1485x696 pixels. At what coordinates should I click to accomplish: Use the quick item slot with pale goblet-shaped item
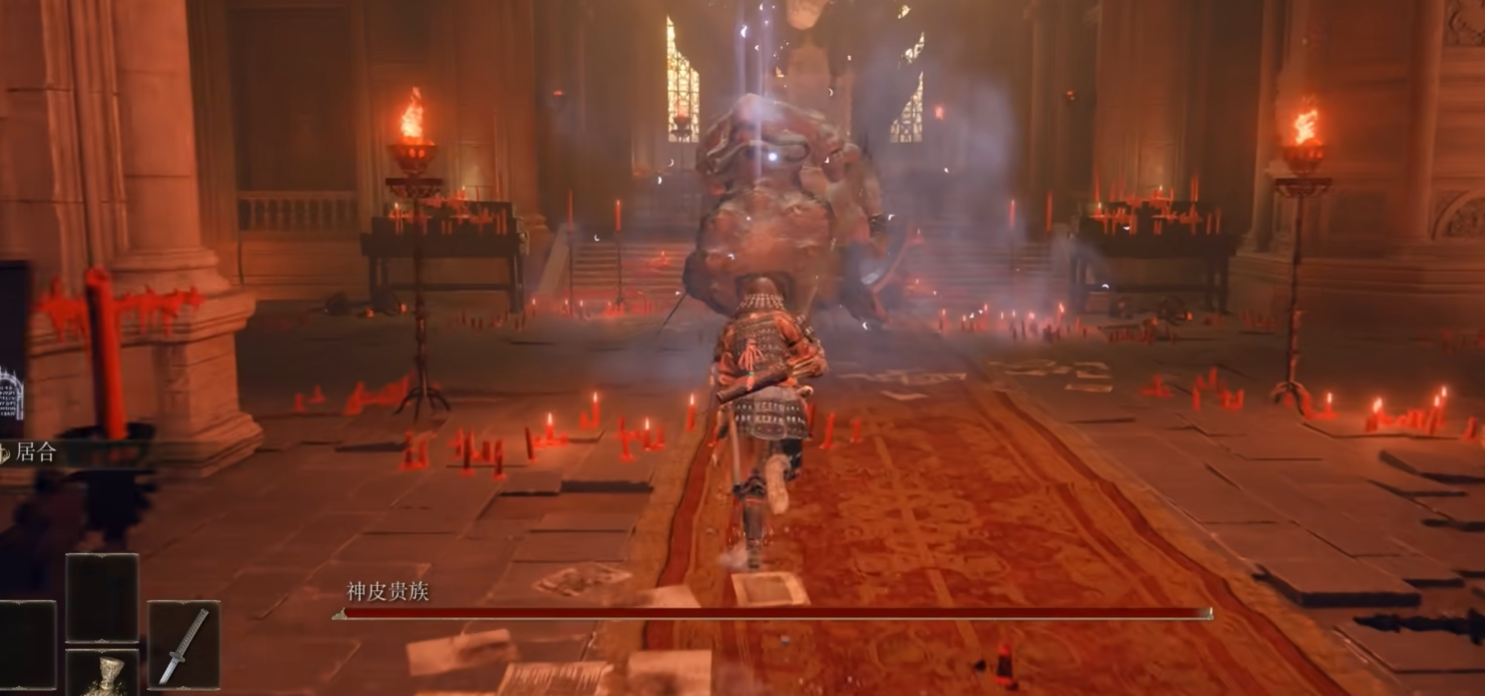point(102,673)
